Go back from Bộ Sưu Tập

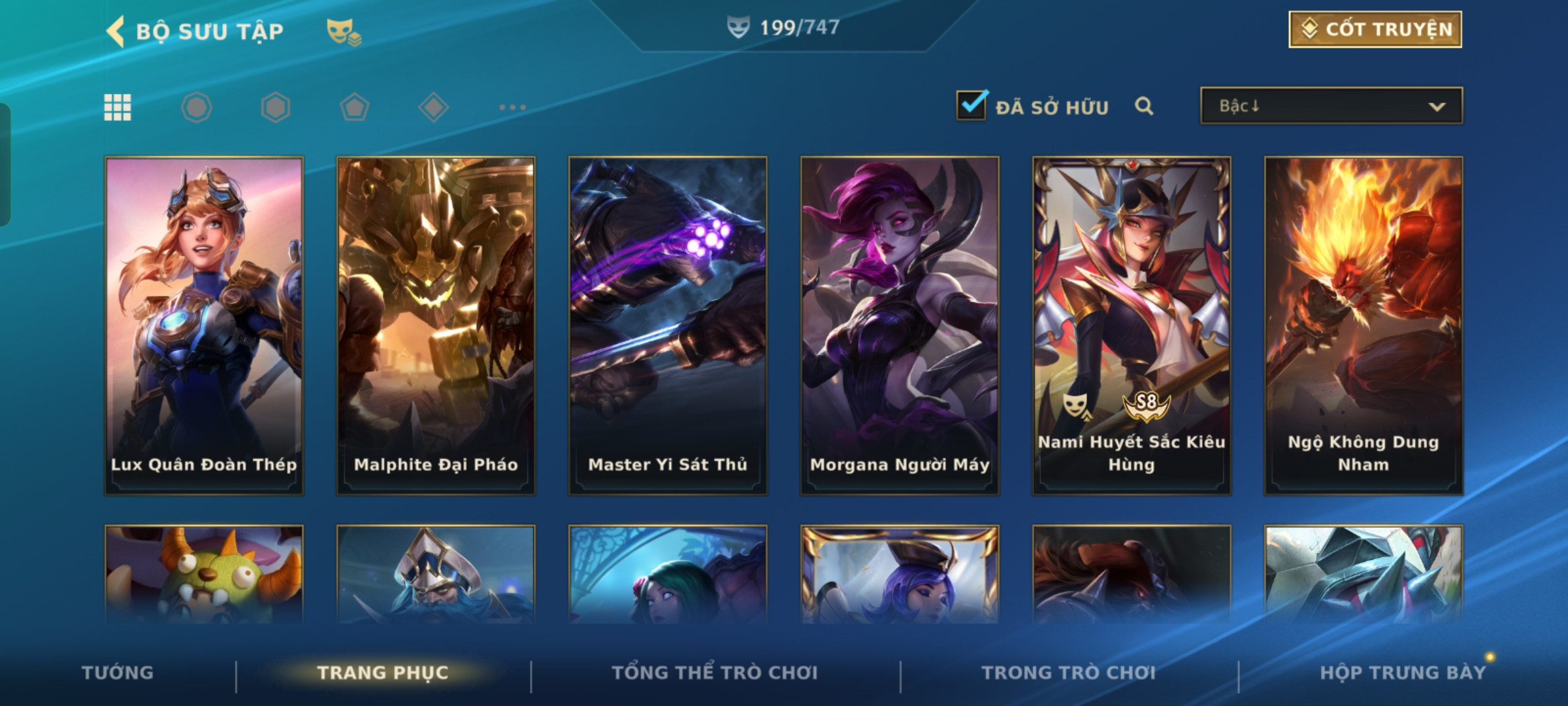[116, 31]
